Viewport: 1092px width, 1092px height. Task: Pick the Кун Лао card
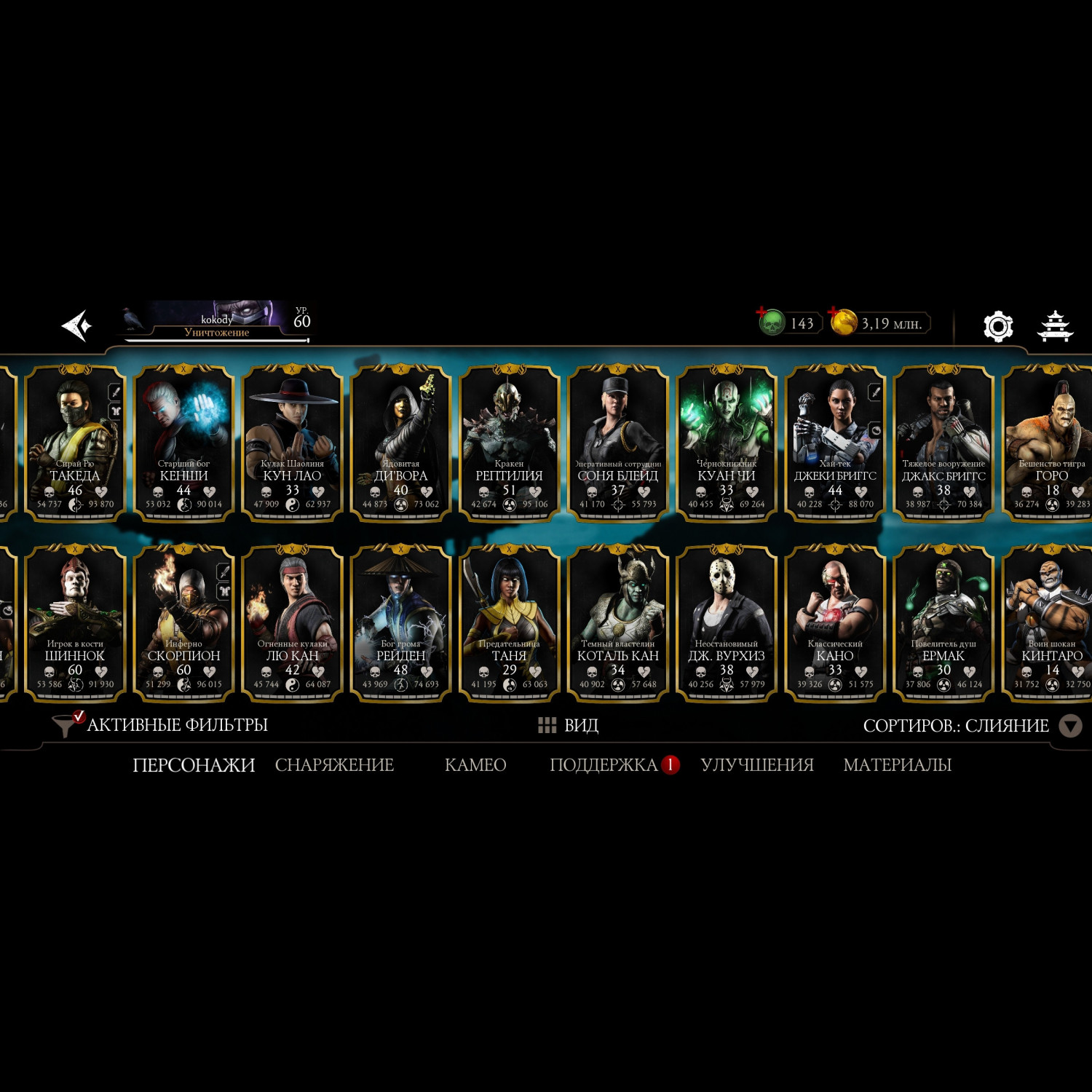coord(292,443)
